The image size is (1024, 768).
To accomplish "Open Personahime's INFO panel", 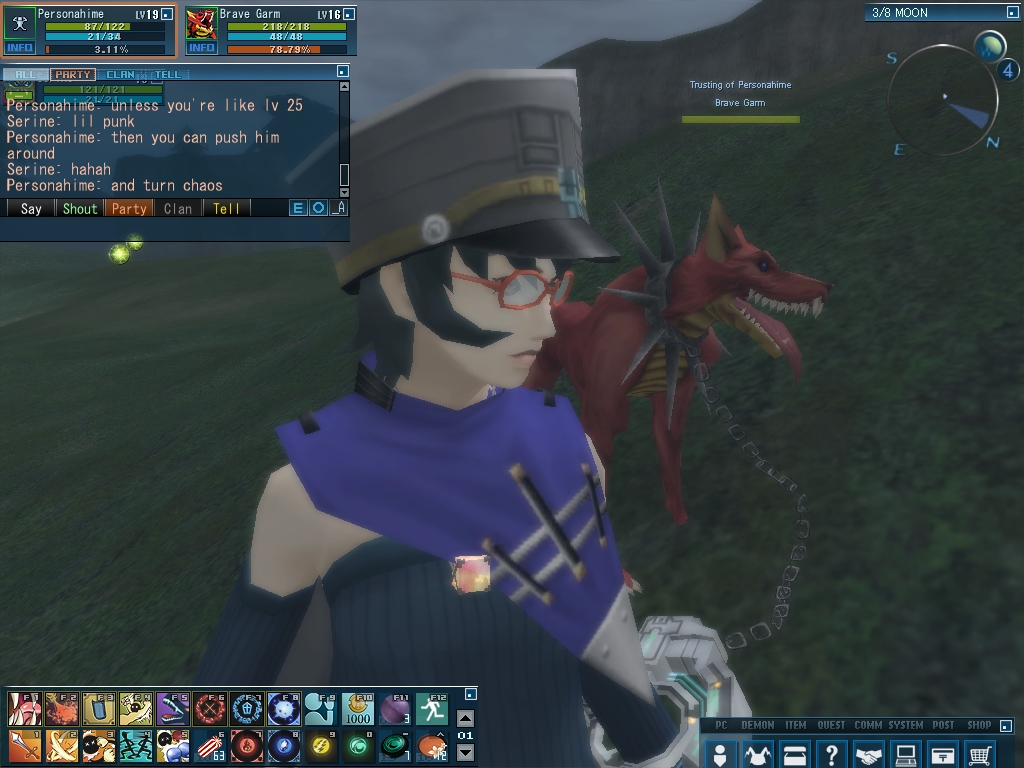I will pyautogui.click(x=19, y=48).
